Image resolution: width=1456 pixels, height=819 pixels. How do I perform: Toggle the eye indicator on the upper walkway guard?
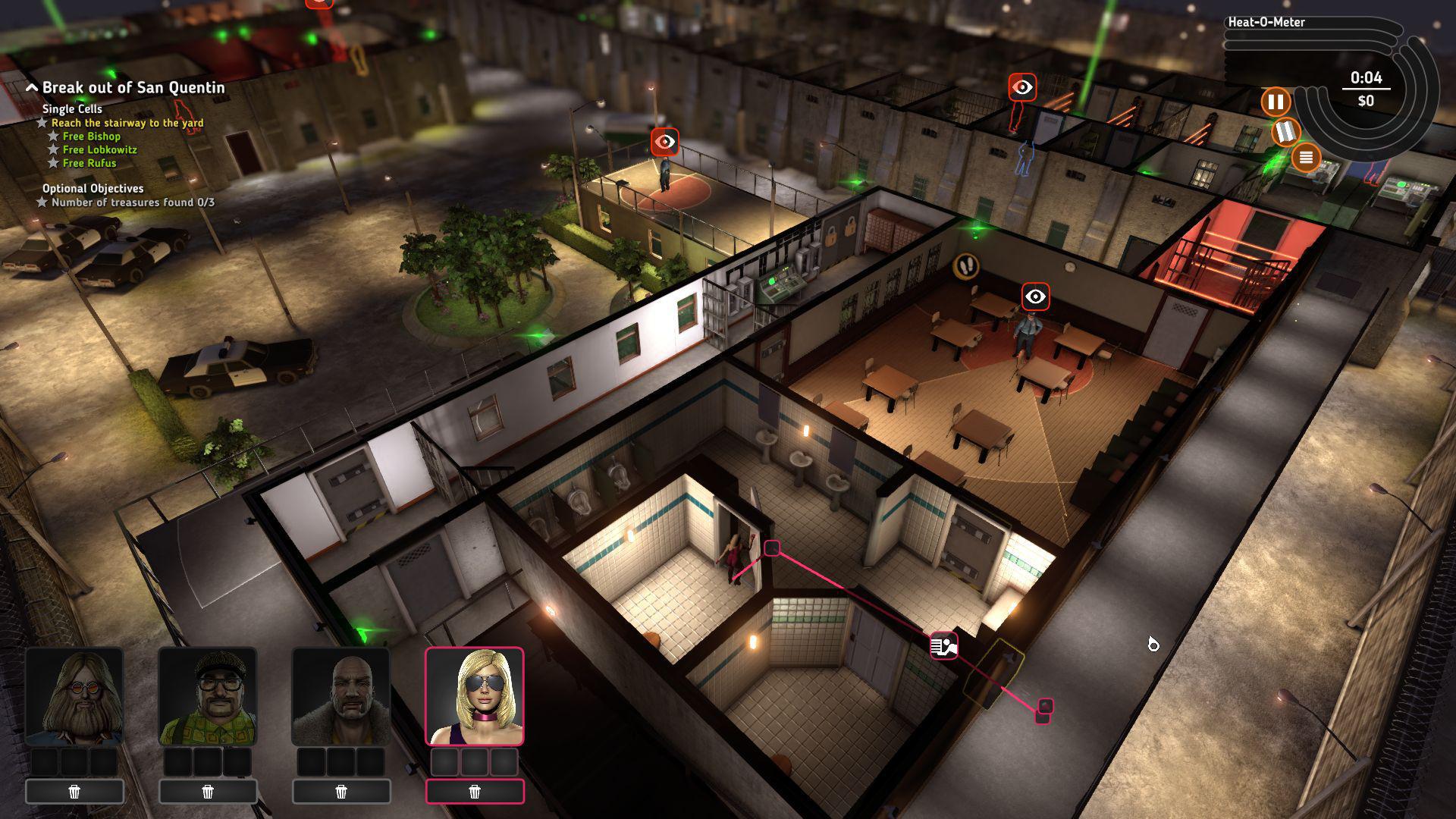pos(1022,87)
